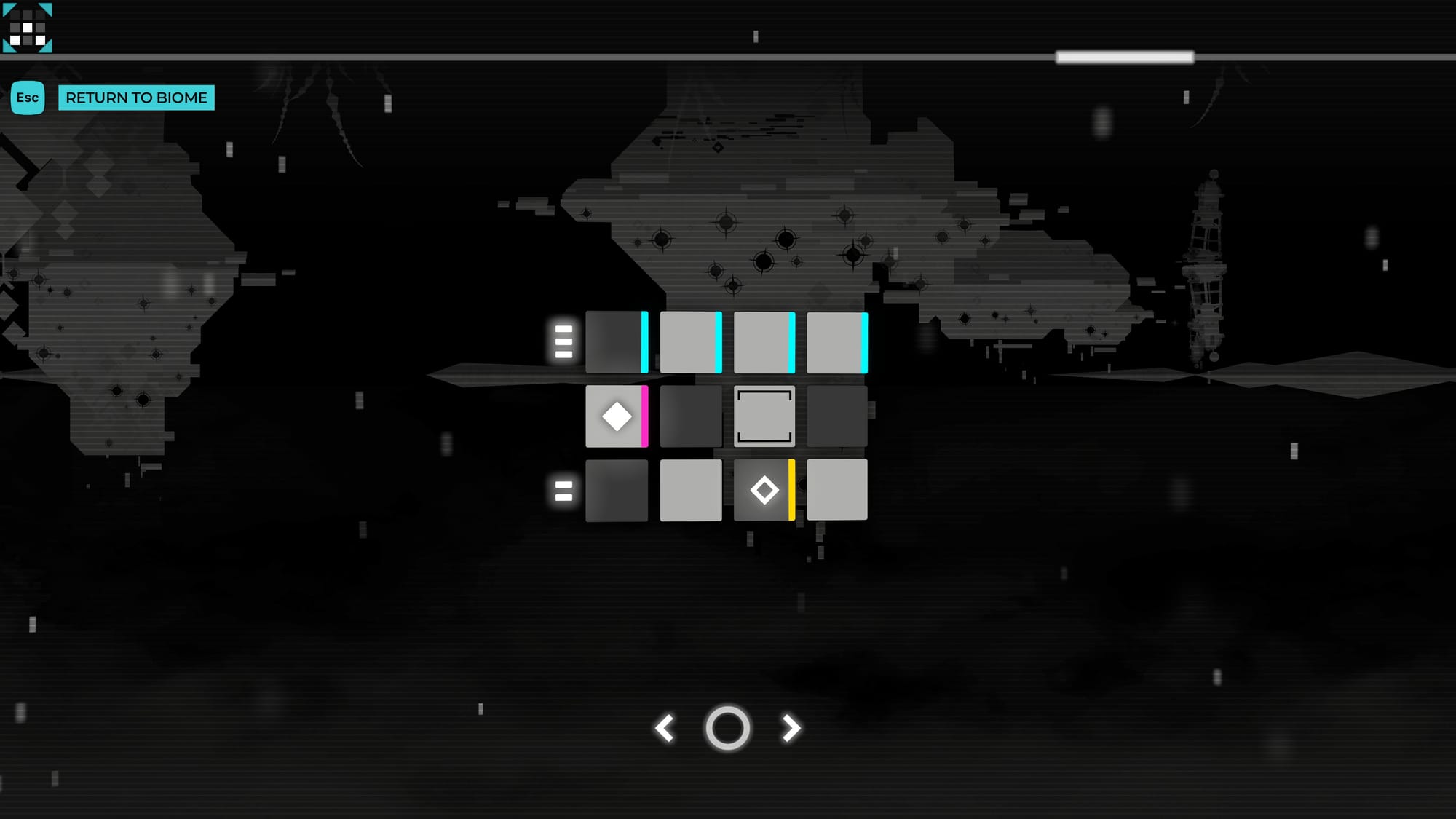This screenshot has height=819, width=1456.
Task: Select the tile with the bracket frame
Action: click(x=764, y=416)
